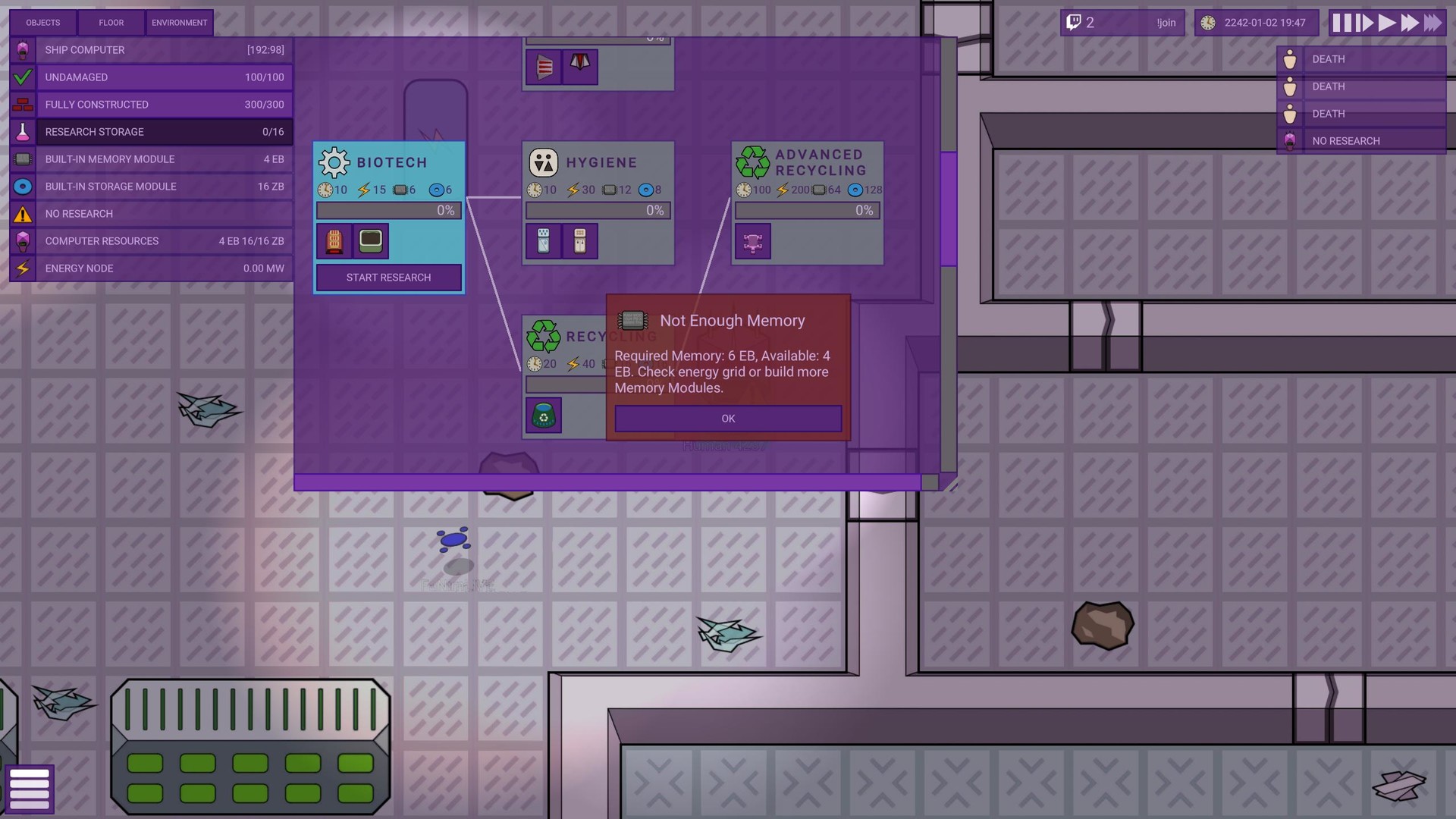Switch to the Environment tab
The height and width of the screenshot is (819, 1456).
(179, 23)
